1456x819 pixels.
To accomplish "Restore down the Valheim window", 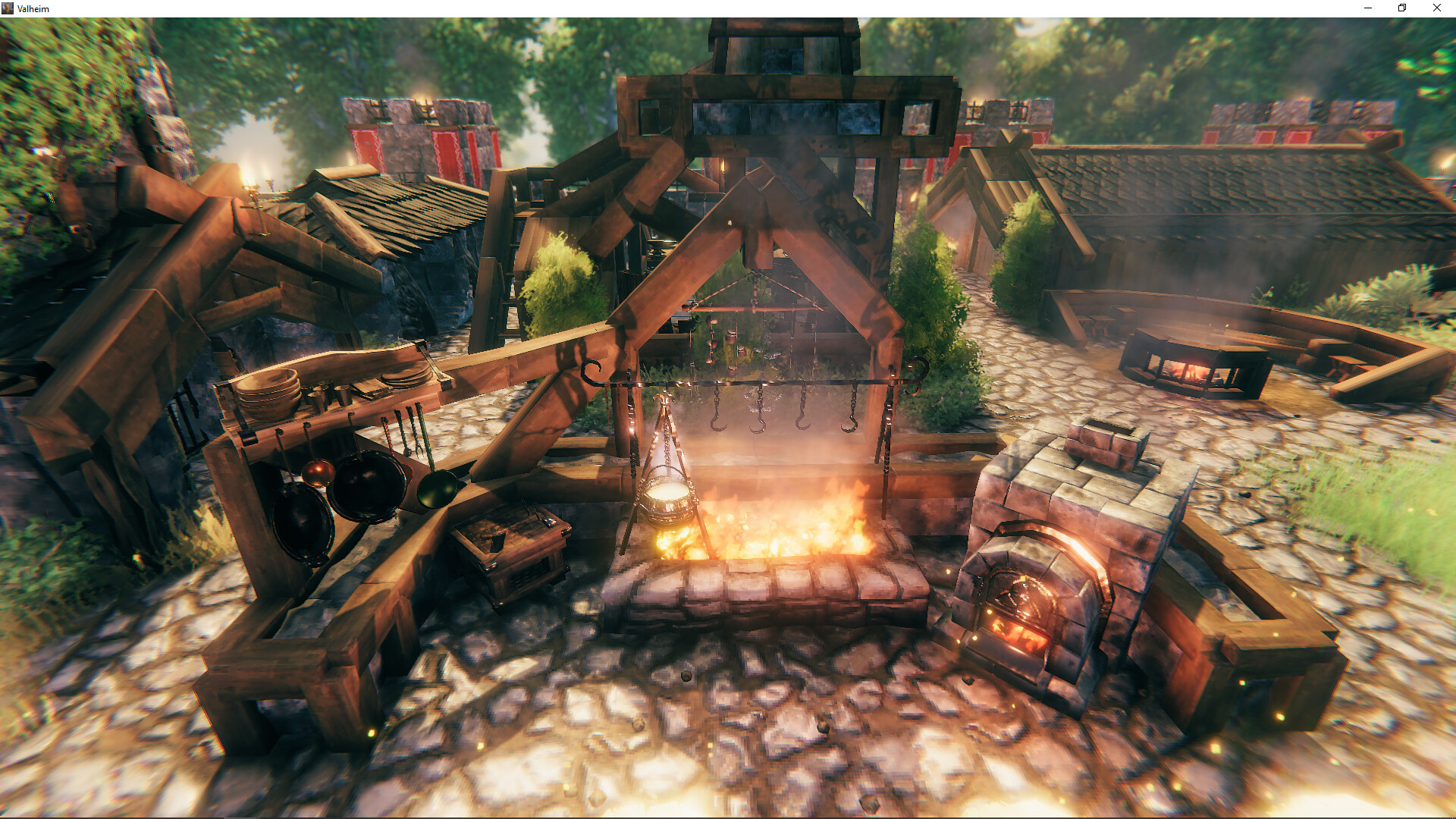I will point(1402,8).
